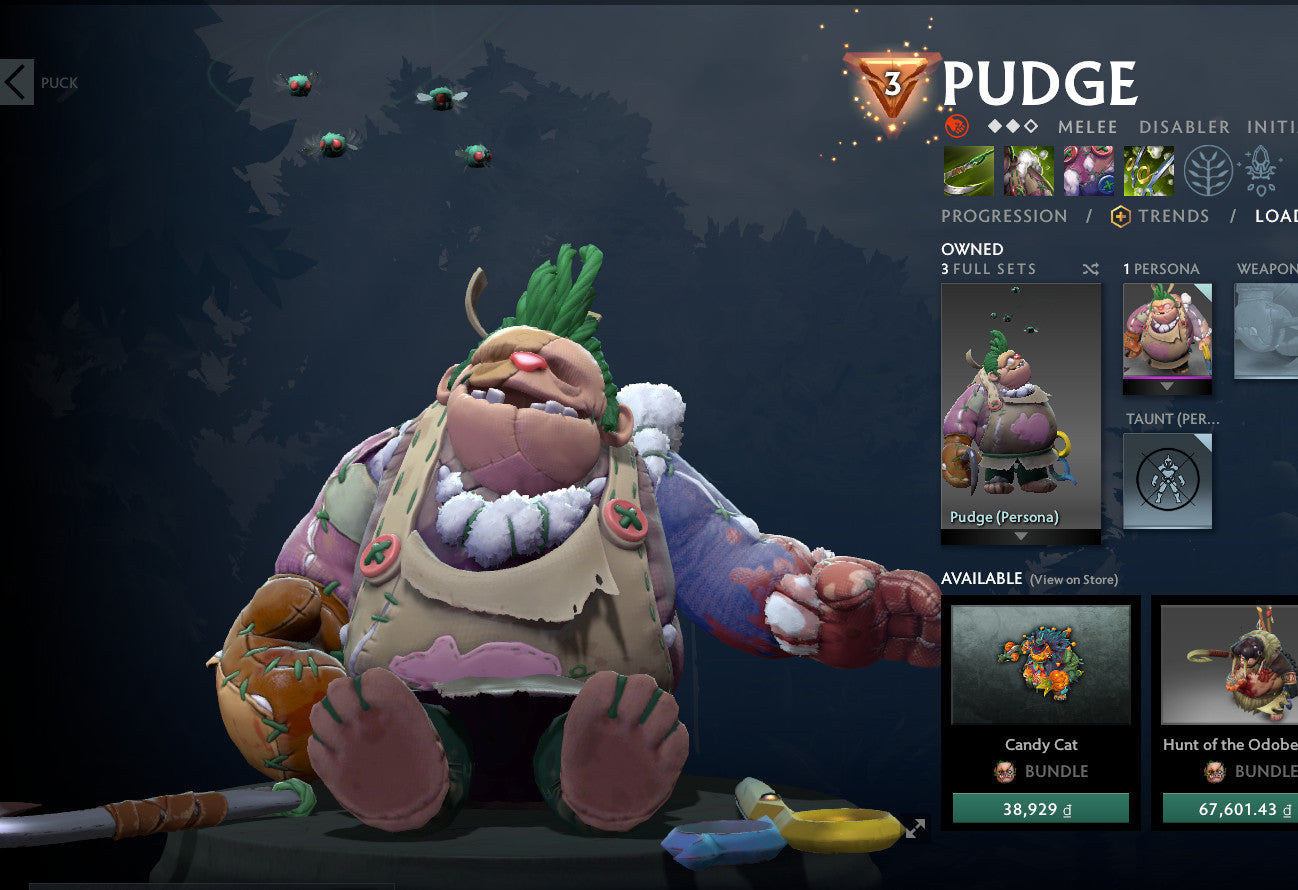This screenshot has width=1298, height=890.
Task: Go back to Puck using the back arrow
Action: pyautogui.click(x=16, y=82)
